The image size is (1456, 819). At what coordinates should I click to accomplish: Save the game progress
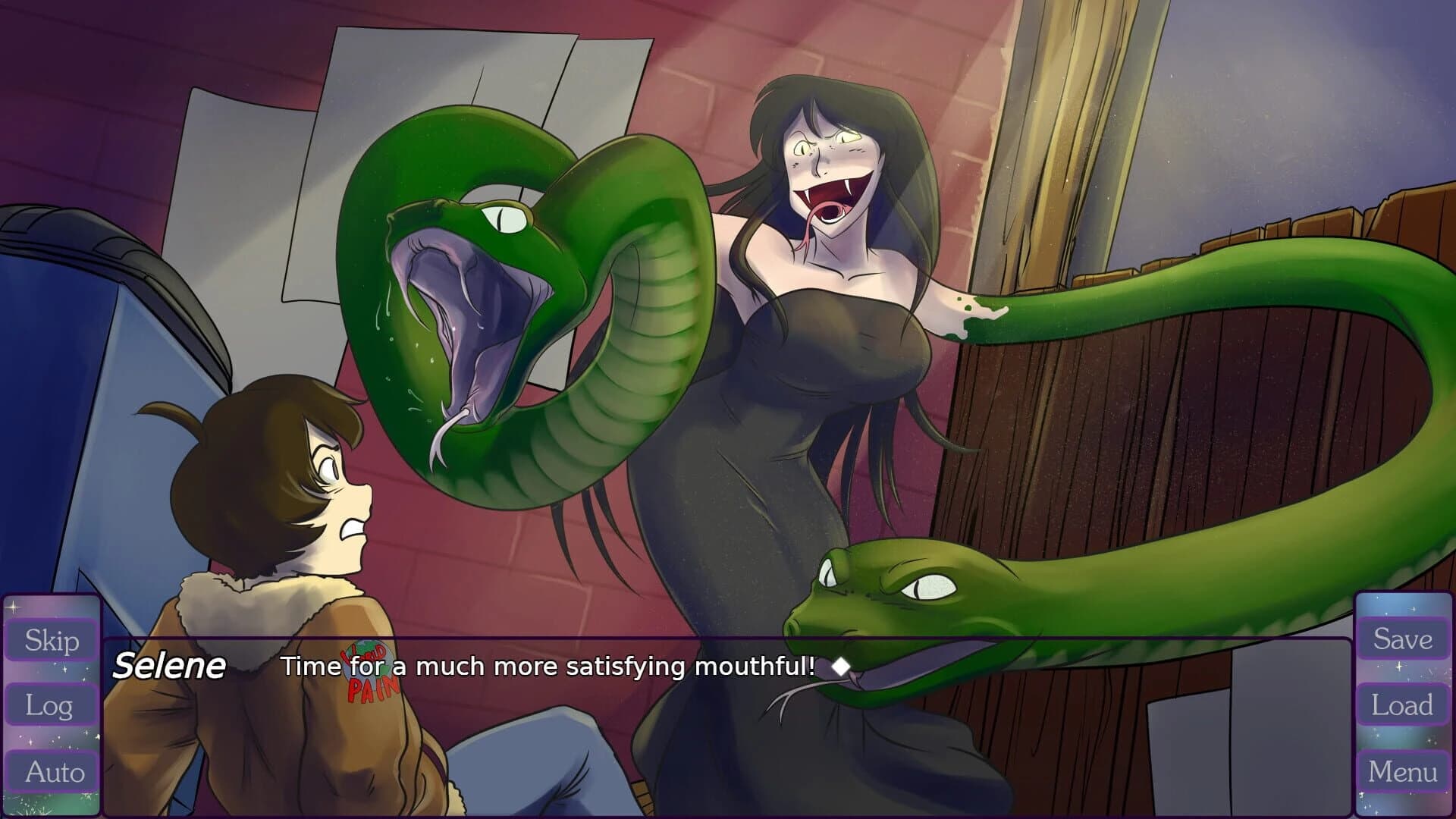(1404, 639)
